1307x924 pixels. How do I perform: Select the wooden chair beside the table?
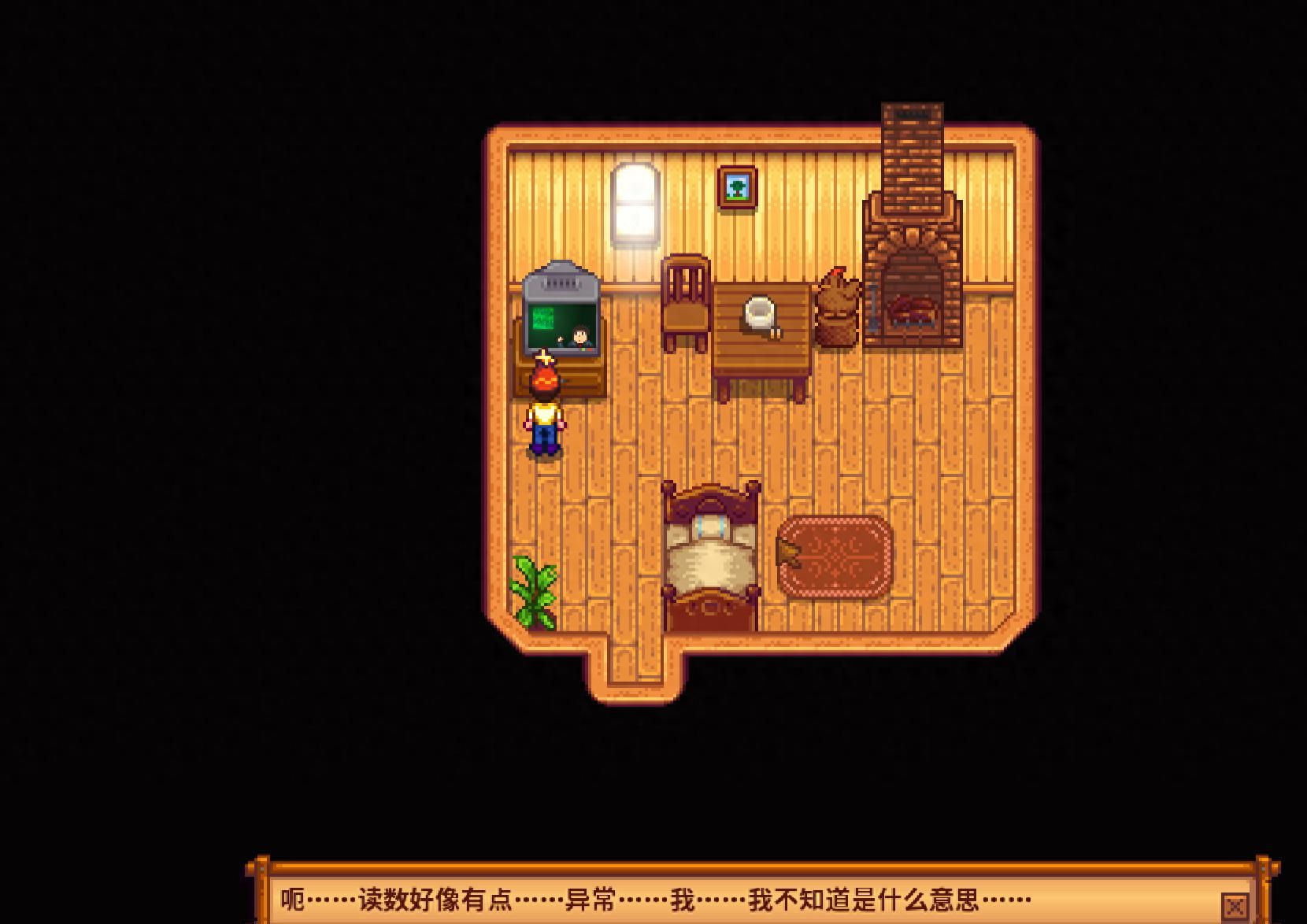684,307
